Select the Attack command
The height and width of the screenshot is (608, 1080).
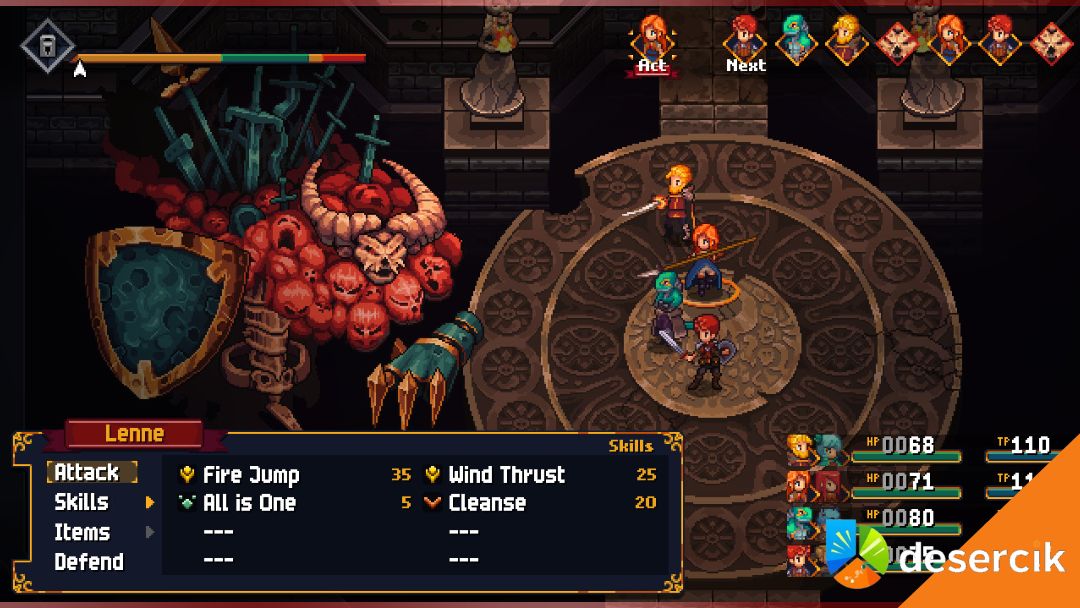[x=87, y=473]
